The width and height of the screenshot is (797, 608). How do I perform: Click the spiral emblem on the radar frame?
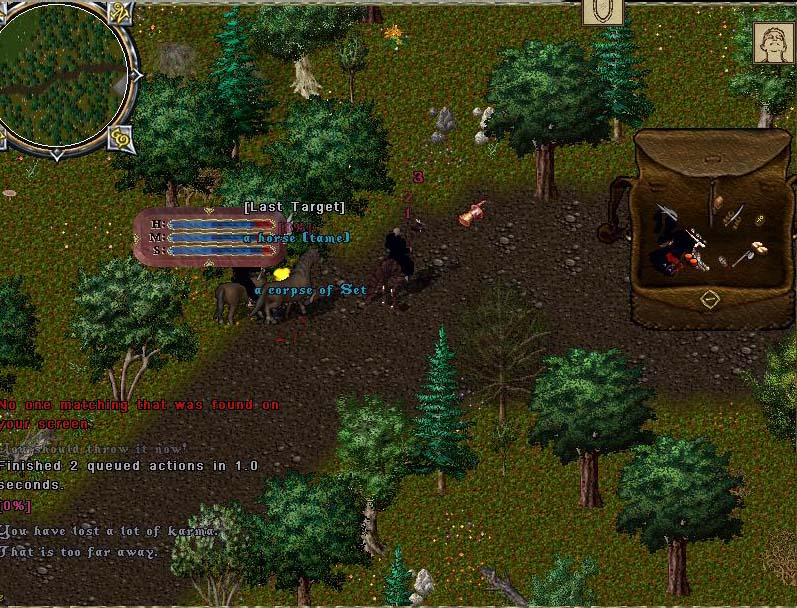pyautogui.click(x=122, y=136)
